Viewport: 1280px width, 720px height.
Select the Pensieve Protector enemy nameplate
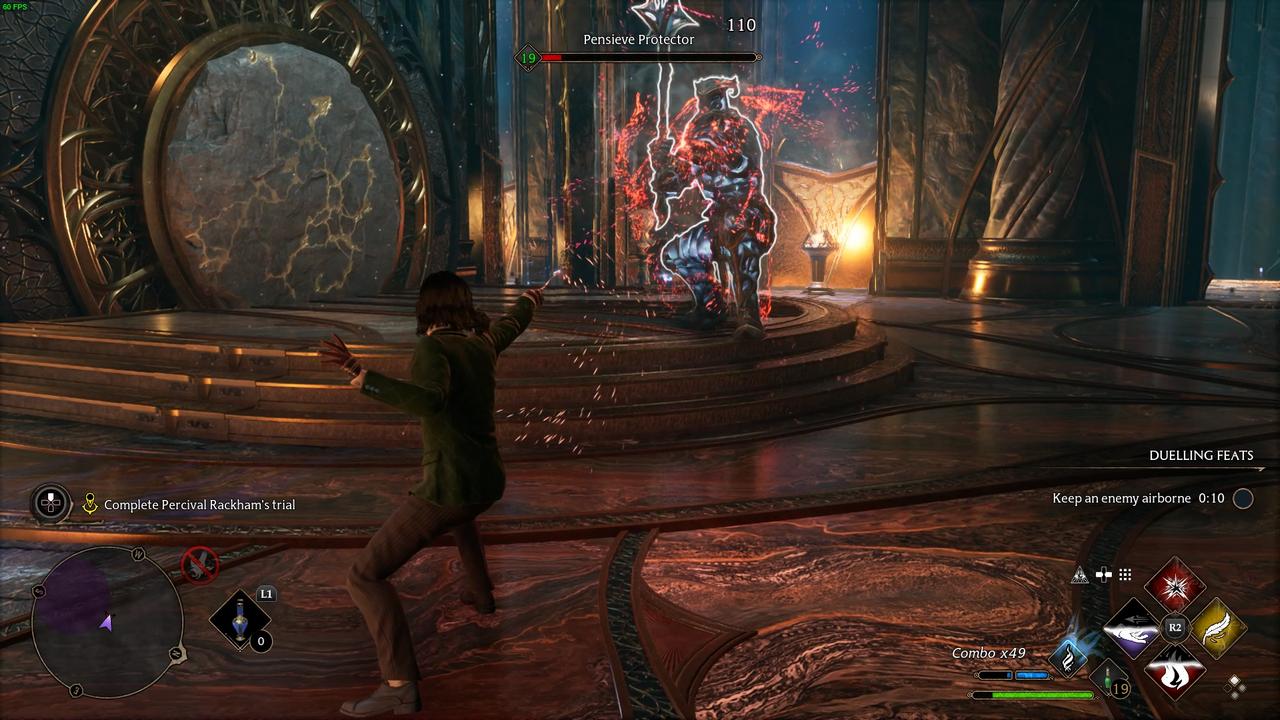tap(638, 40)
